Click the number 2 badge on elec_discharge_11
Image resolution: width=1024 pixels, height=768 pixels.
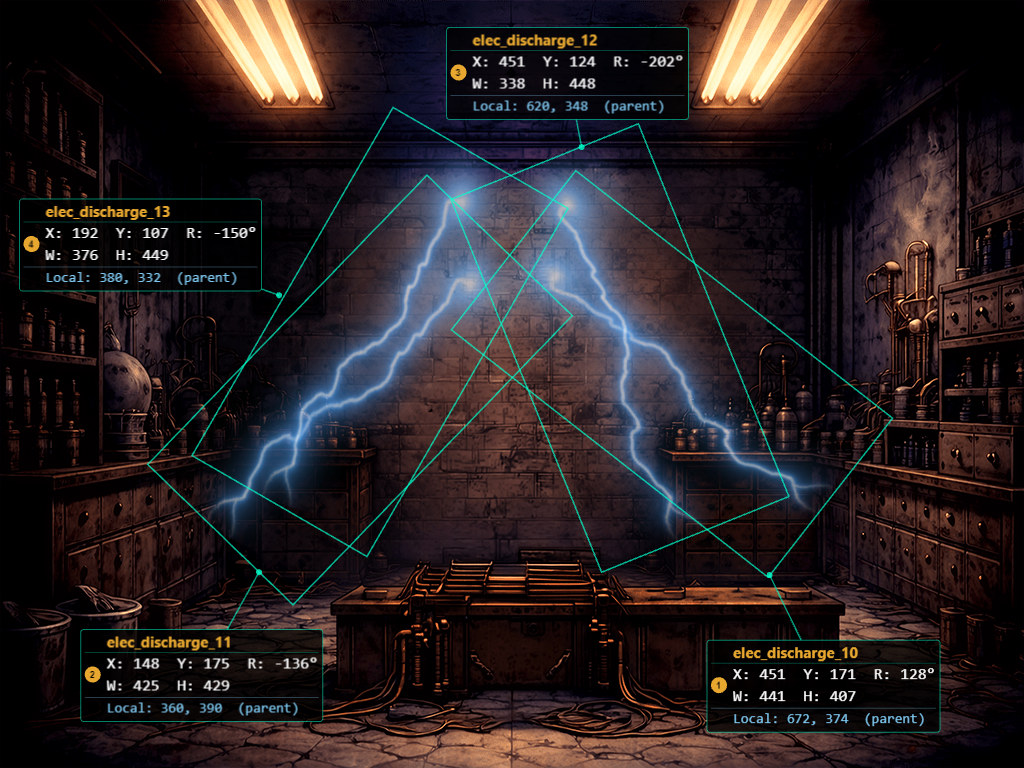93,675
